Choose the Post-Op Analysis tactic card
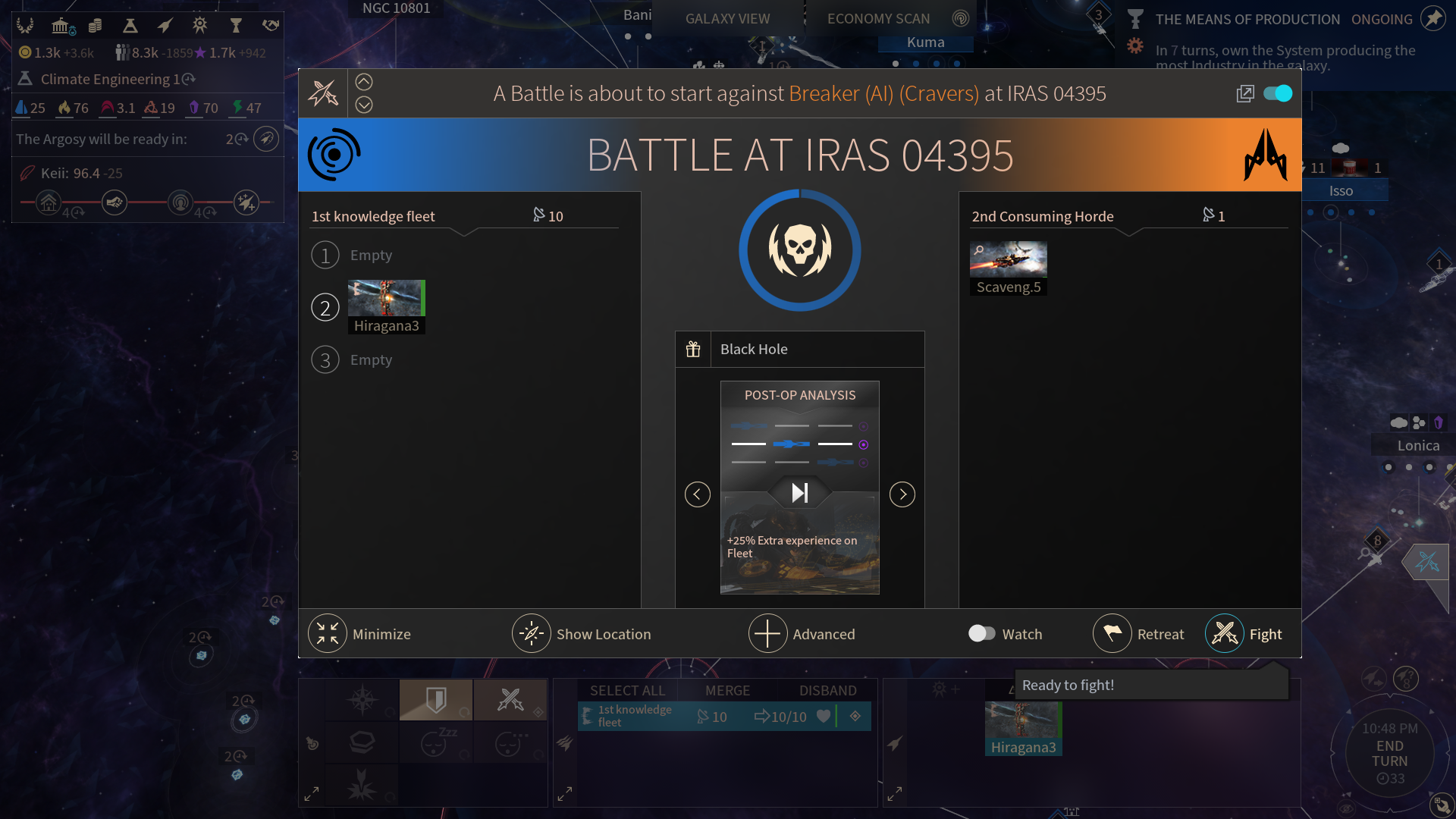Viewport: 1456px width, 819px height. 800,487
